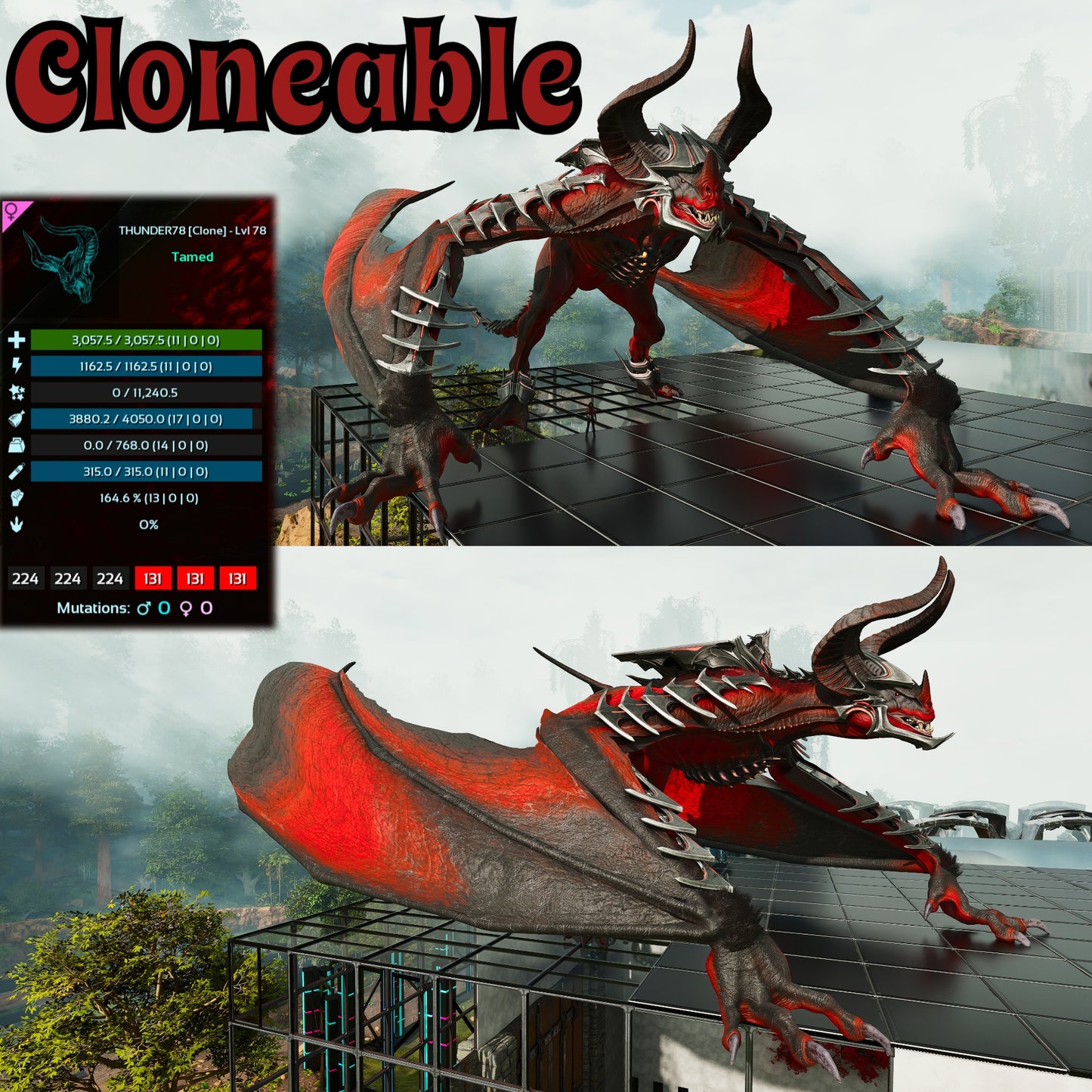Click the middle grey 224 stat box
This screenshot has width=1092, height=1092.
coord(69,578)
